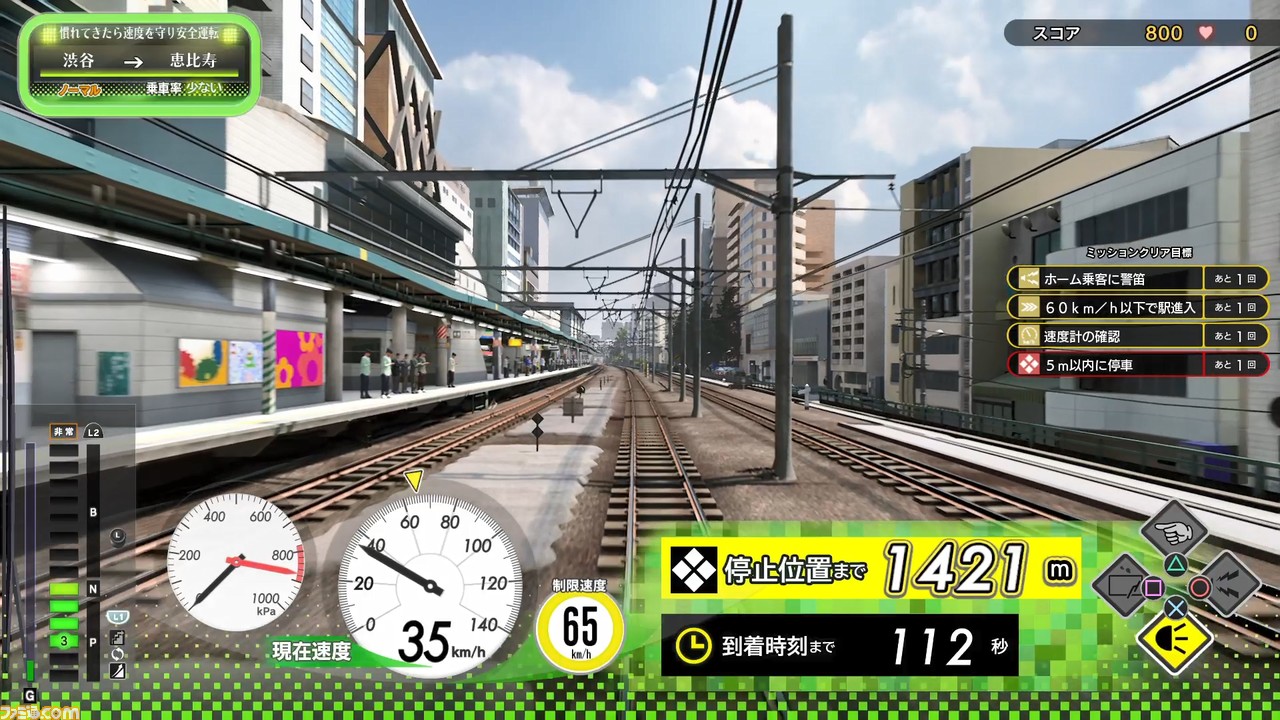Select the ホーム乗客に警笛 mission objective

[x=1137, y=279]
